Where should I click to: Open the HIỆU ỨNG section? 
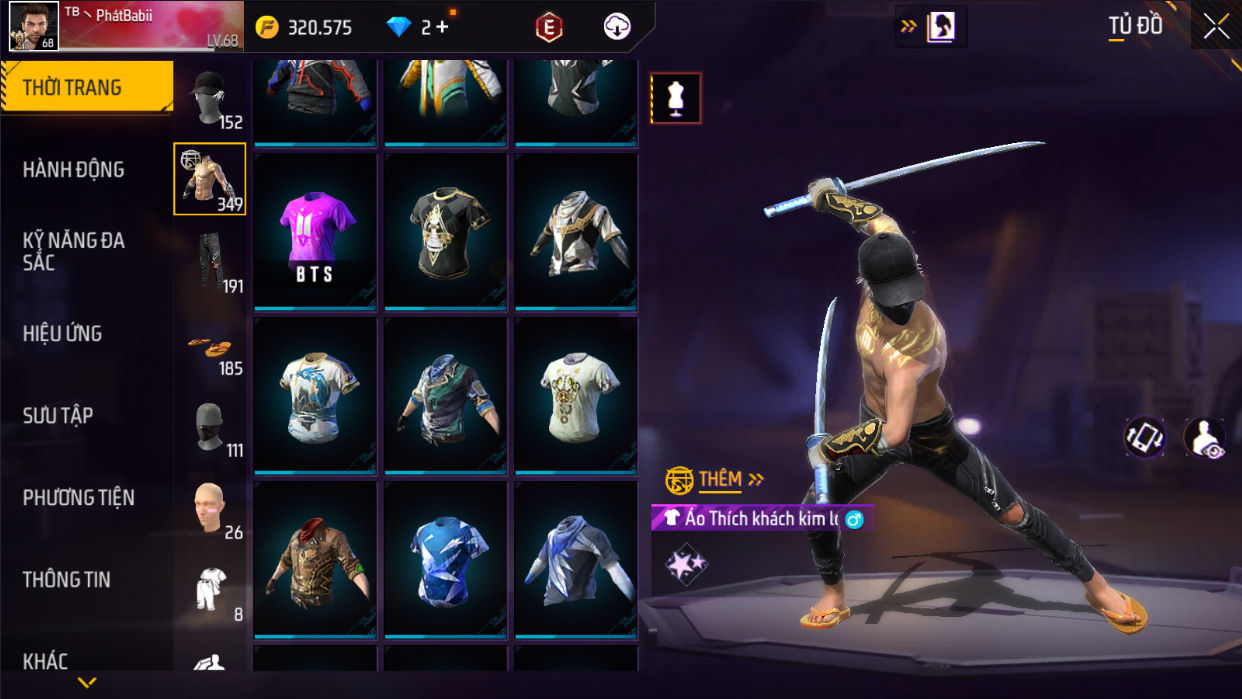(62, 334)
